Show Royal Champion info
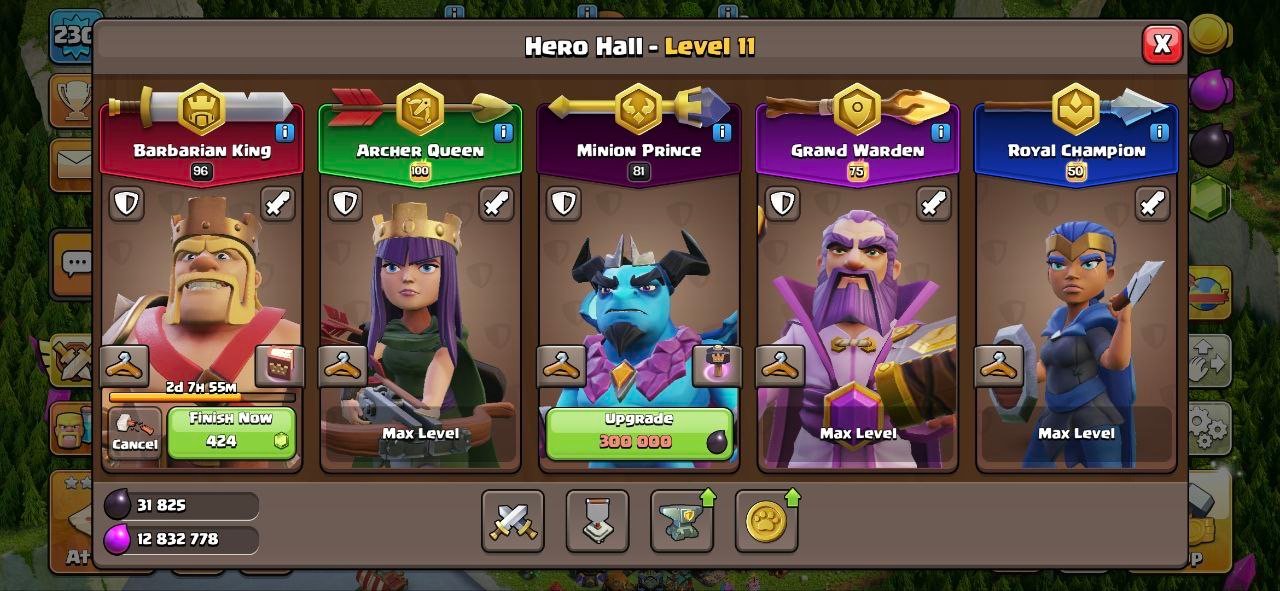 coord(1158,132)
